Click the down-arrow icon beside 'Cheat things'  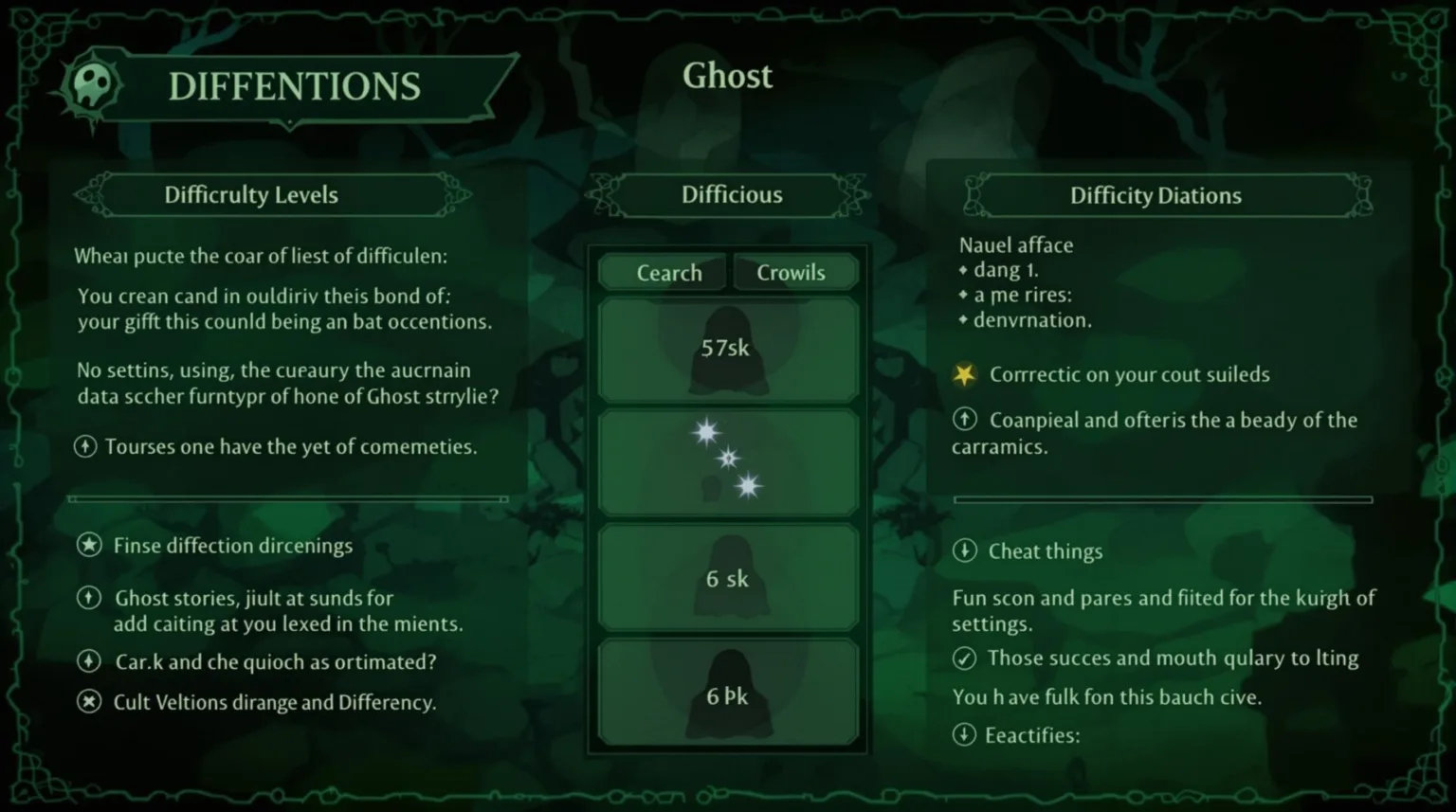(x=966, y=550)
